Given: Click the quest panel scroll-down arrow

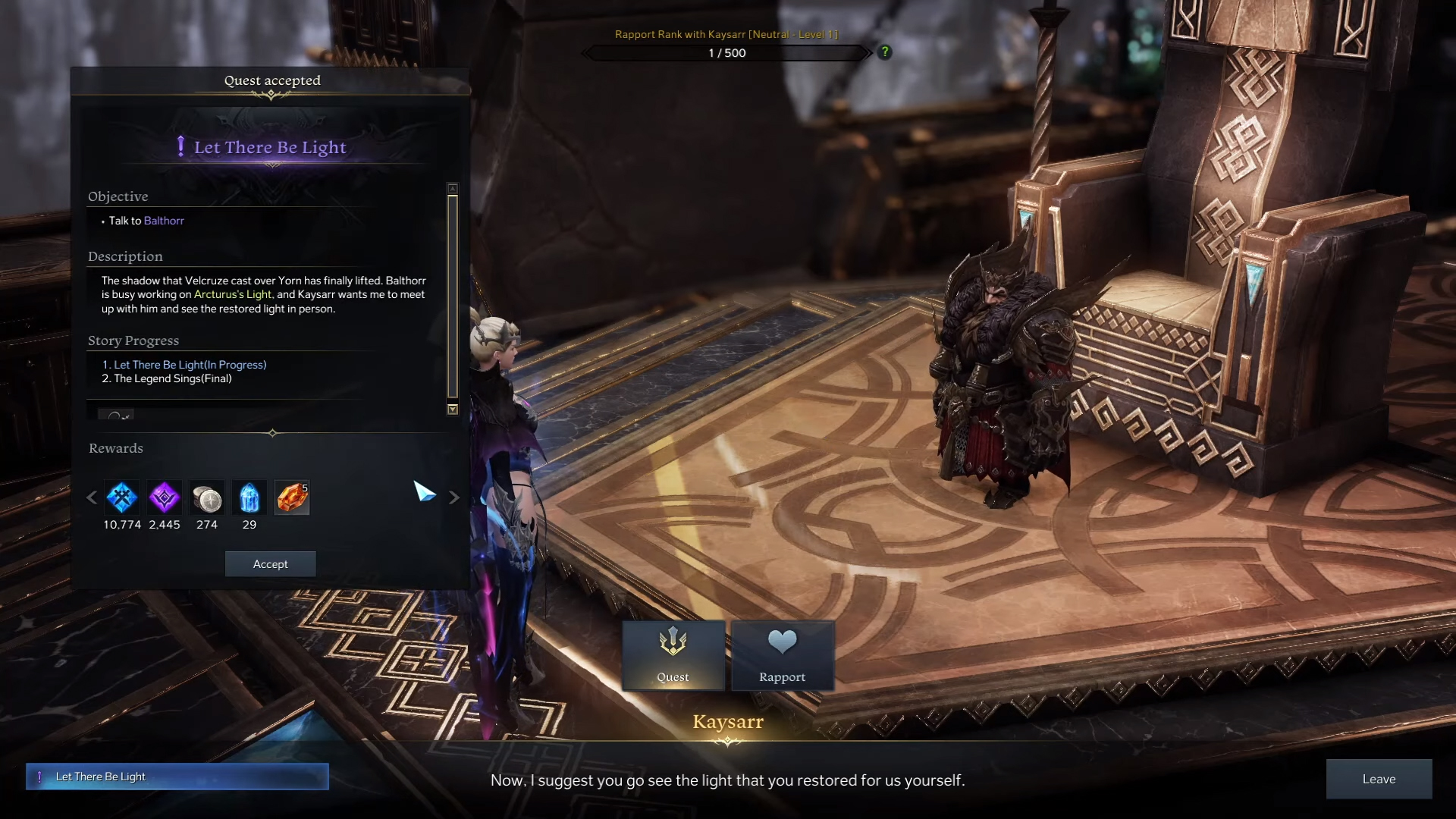Looking at the screenshot, I should coord(453,409).
